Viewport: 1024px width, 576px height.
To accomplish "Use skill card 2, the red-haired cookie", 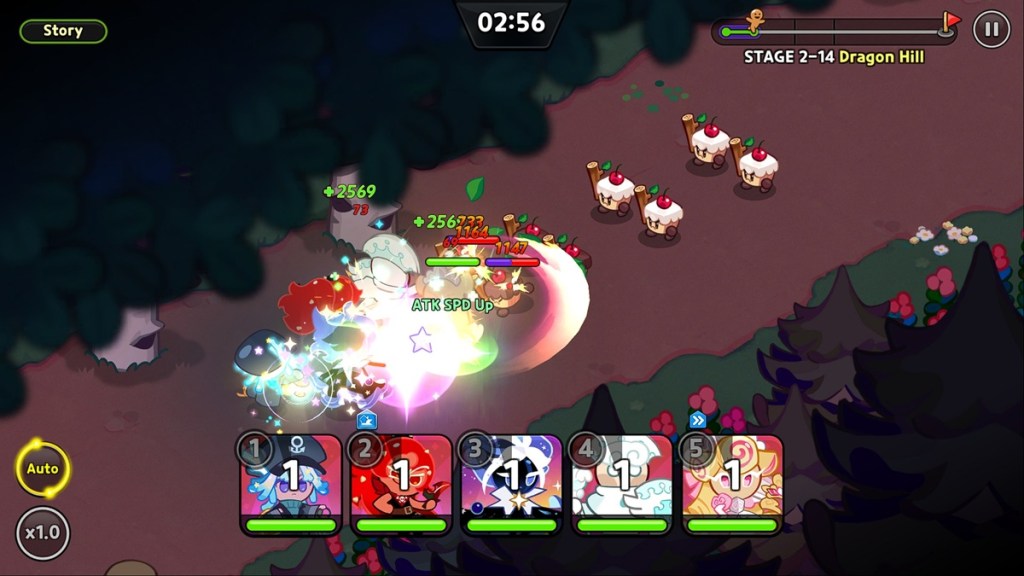I will click(402, 481).
